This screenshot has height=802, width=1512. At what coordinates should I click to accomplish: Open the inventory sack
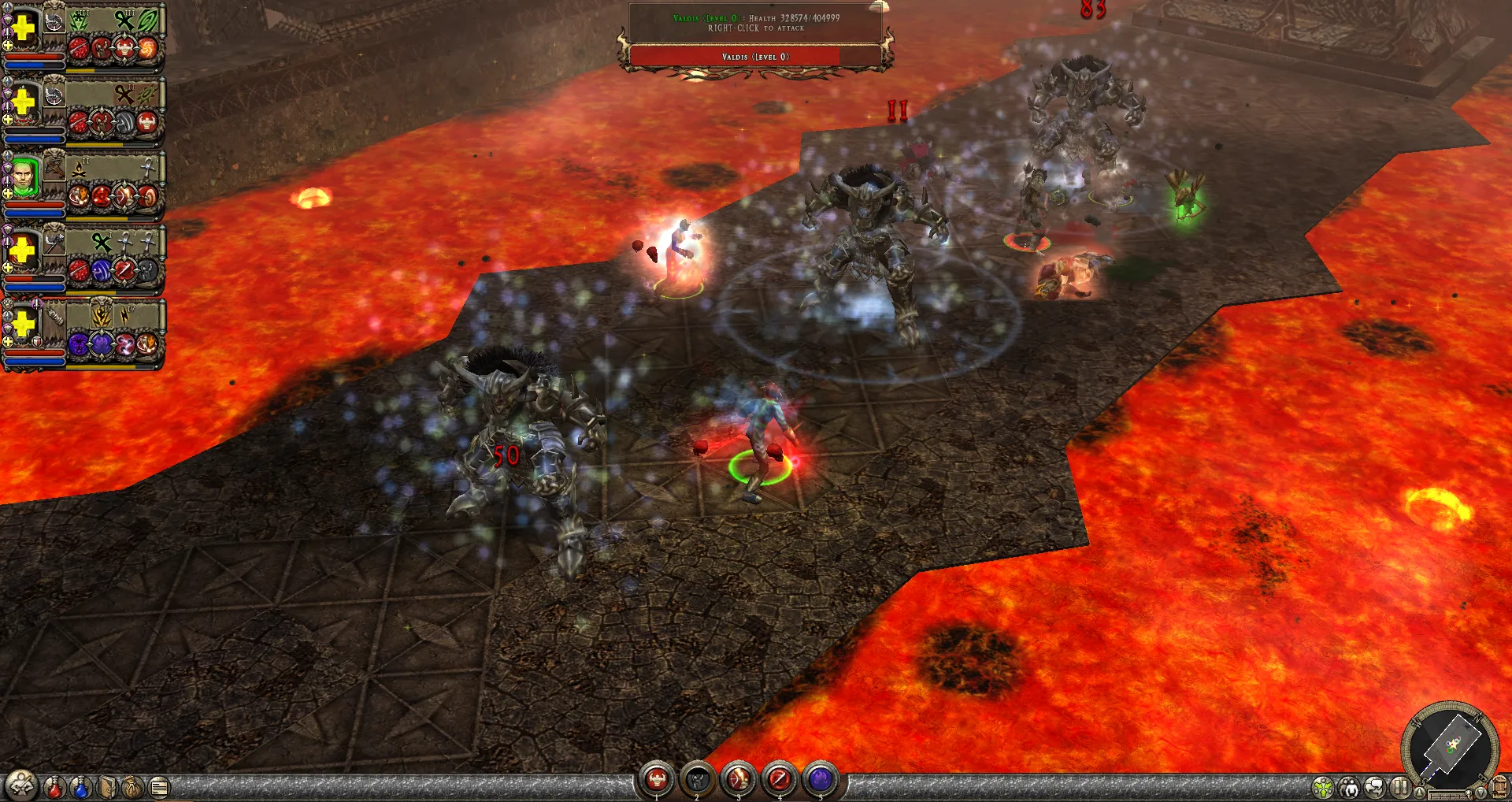point(133,786)
